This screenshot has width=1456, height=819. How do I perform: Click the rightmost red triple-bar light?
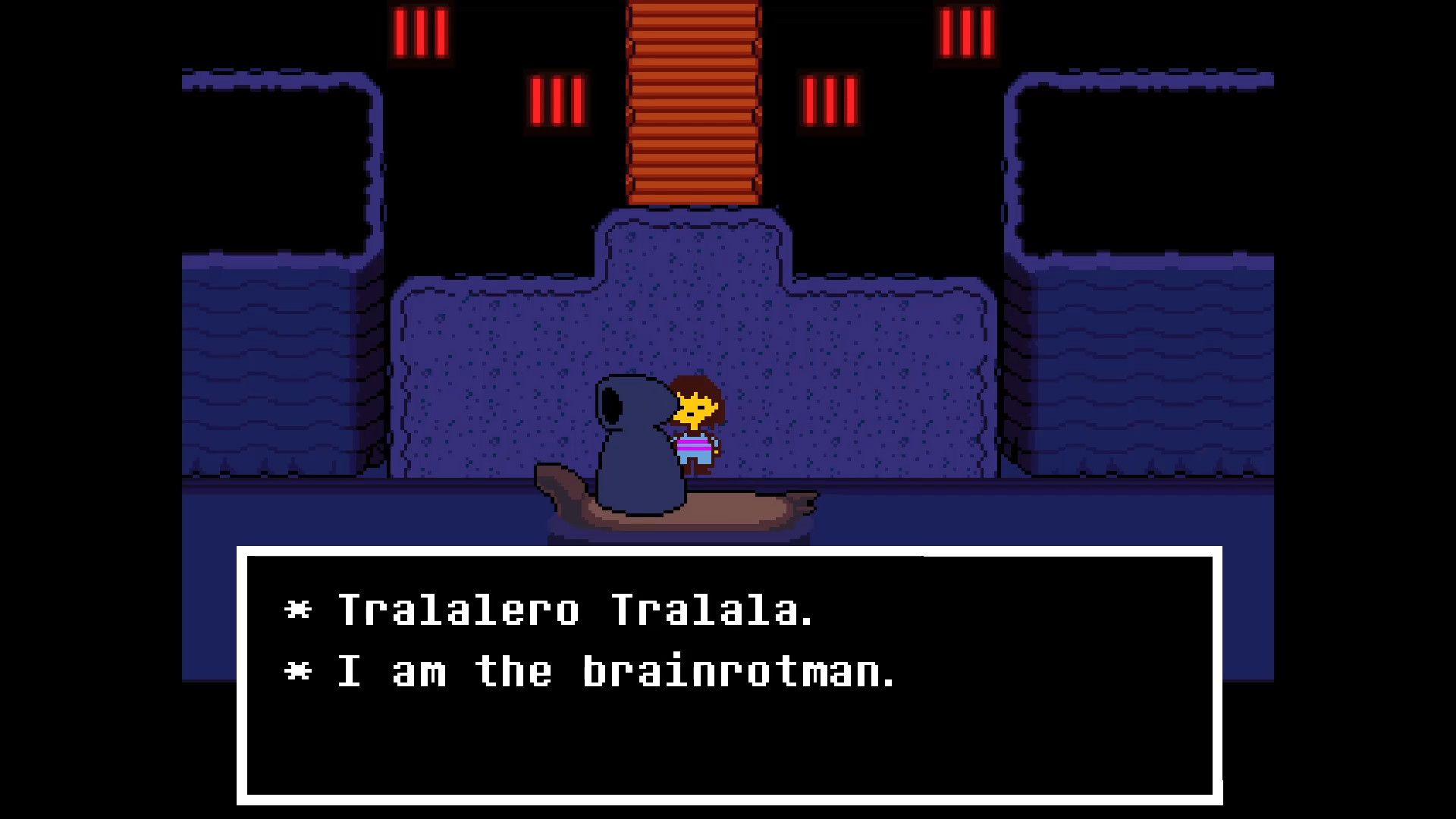coord(967,33)
